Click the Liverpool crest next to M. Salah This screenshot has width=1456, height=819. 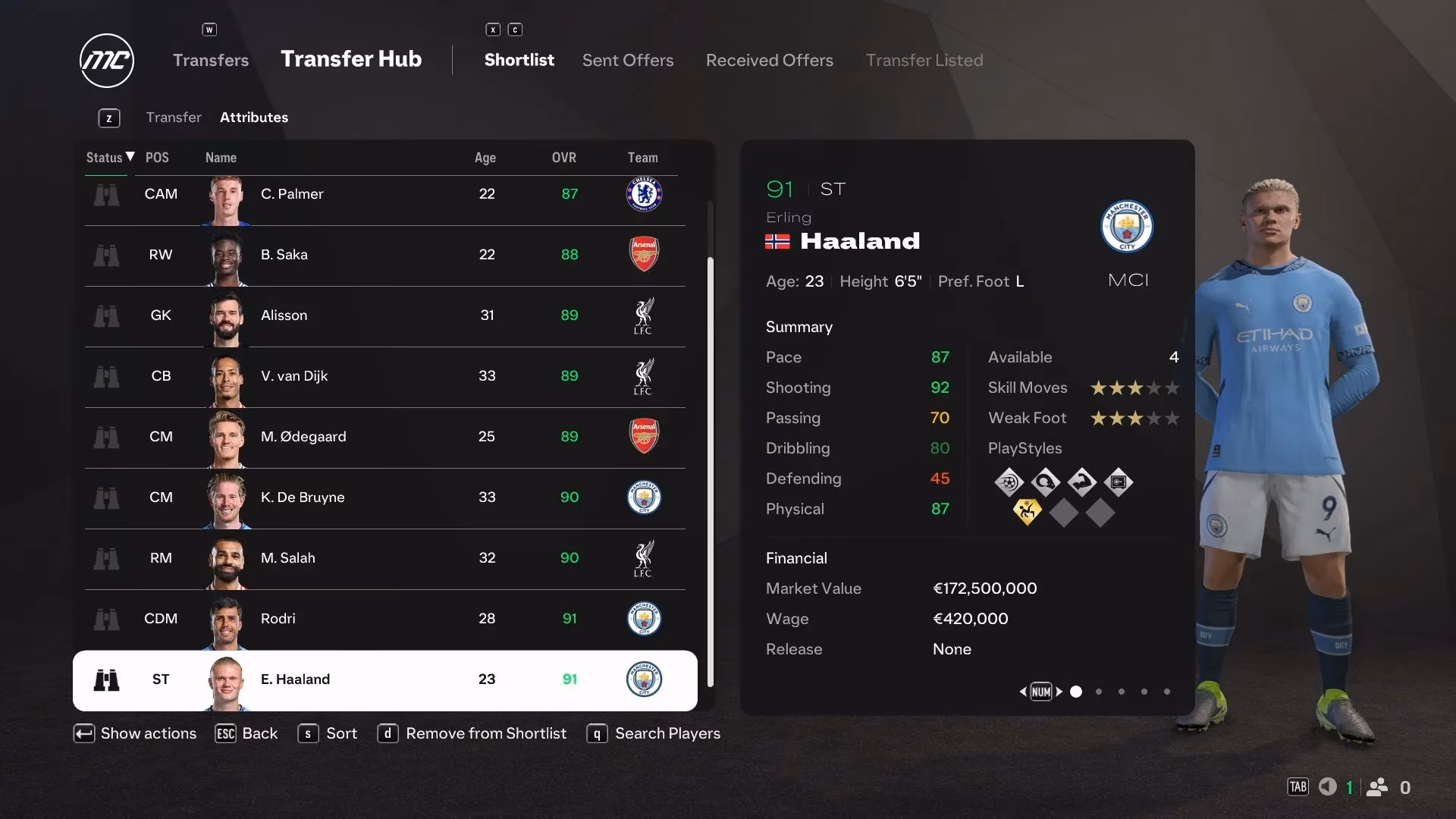tap(644, 558)
